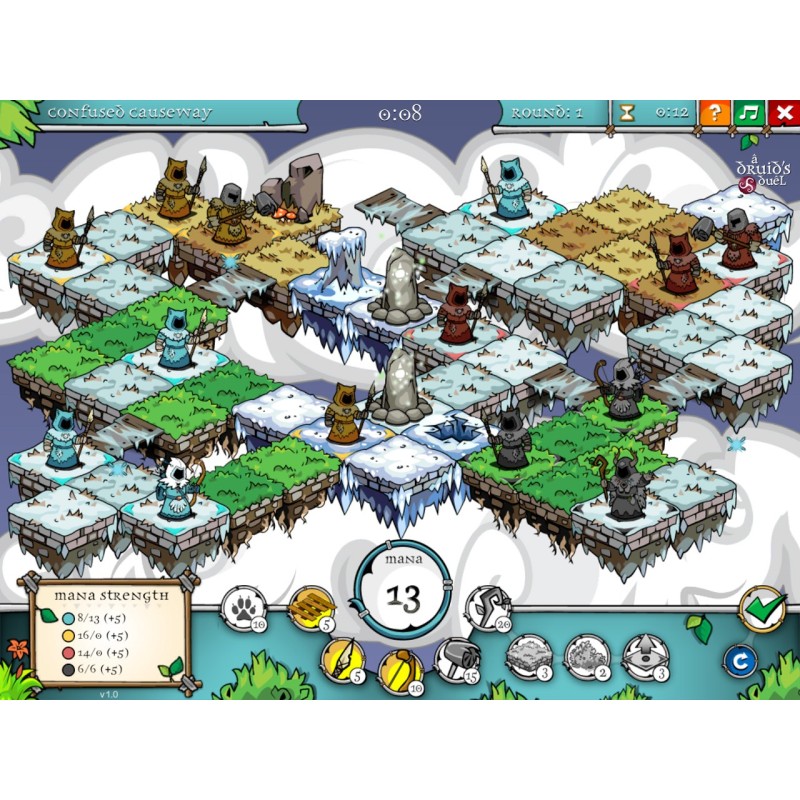
Task: Select the staff unit icon costing 20
Action: coord(488,606)
